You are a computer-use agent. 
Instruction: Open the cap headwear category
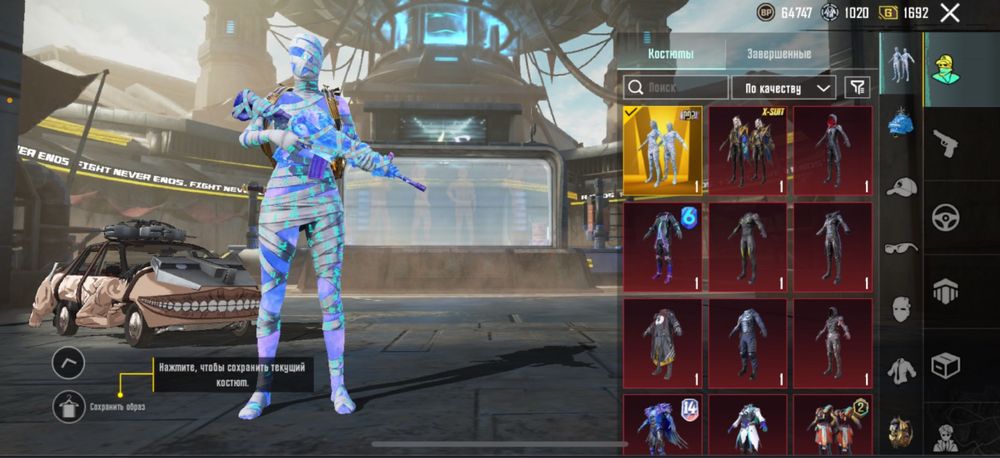901,187
